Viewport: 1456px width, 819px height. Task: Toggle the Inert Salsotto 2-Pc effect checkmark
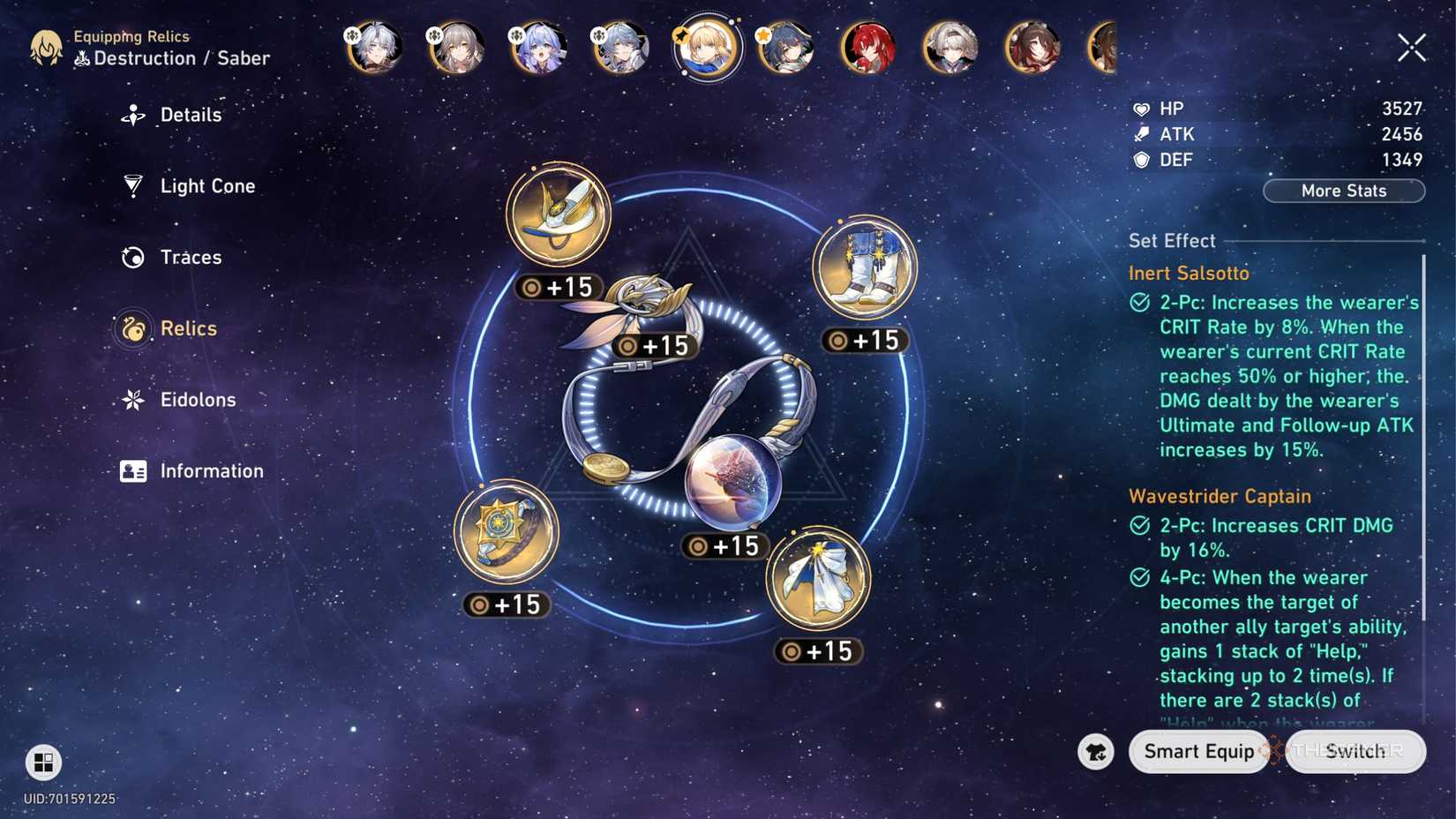[x=1139, y=302]
